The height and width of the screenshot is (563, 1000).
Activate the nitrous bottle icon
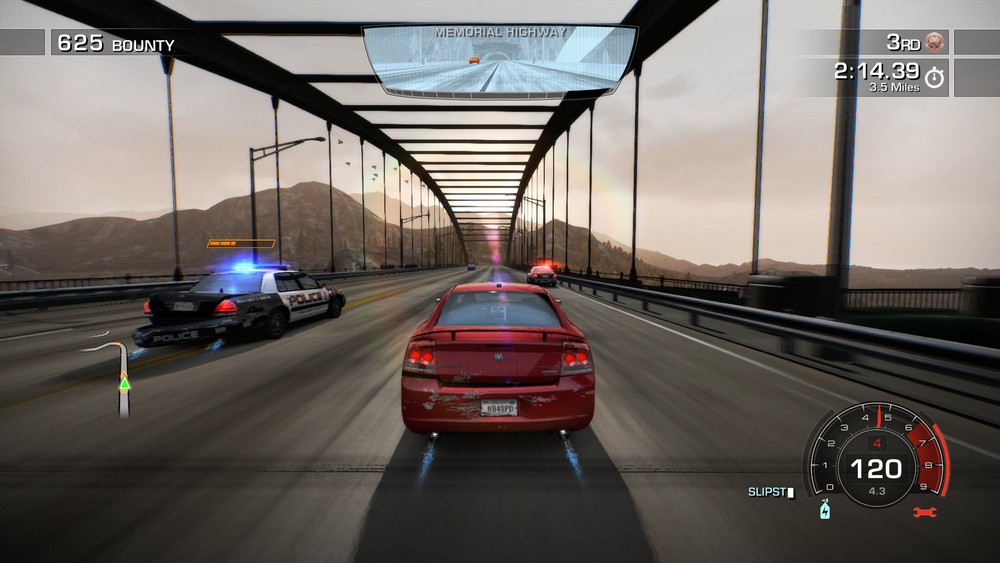[825, 510]
